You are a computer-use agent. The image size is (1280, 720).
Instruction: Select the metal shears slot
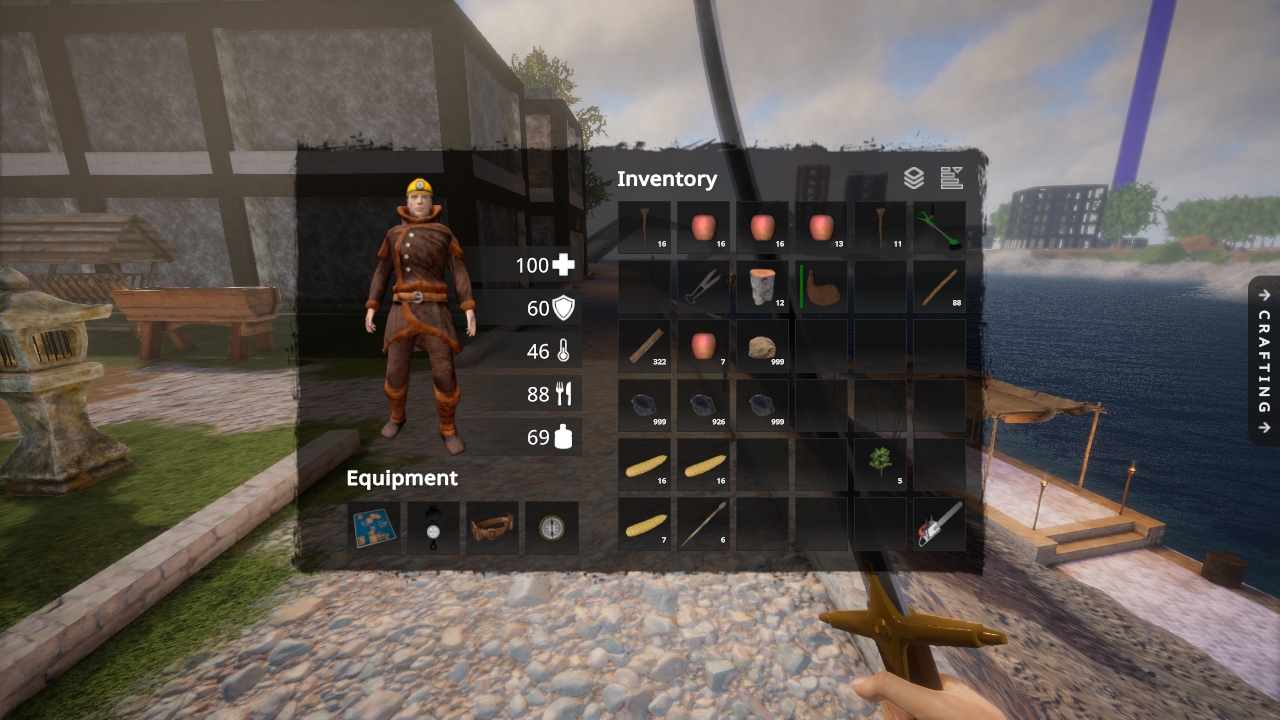pyautogui.click(x=703, y=287)
